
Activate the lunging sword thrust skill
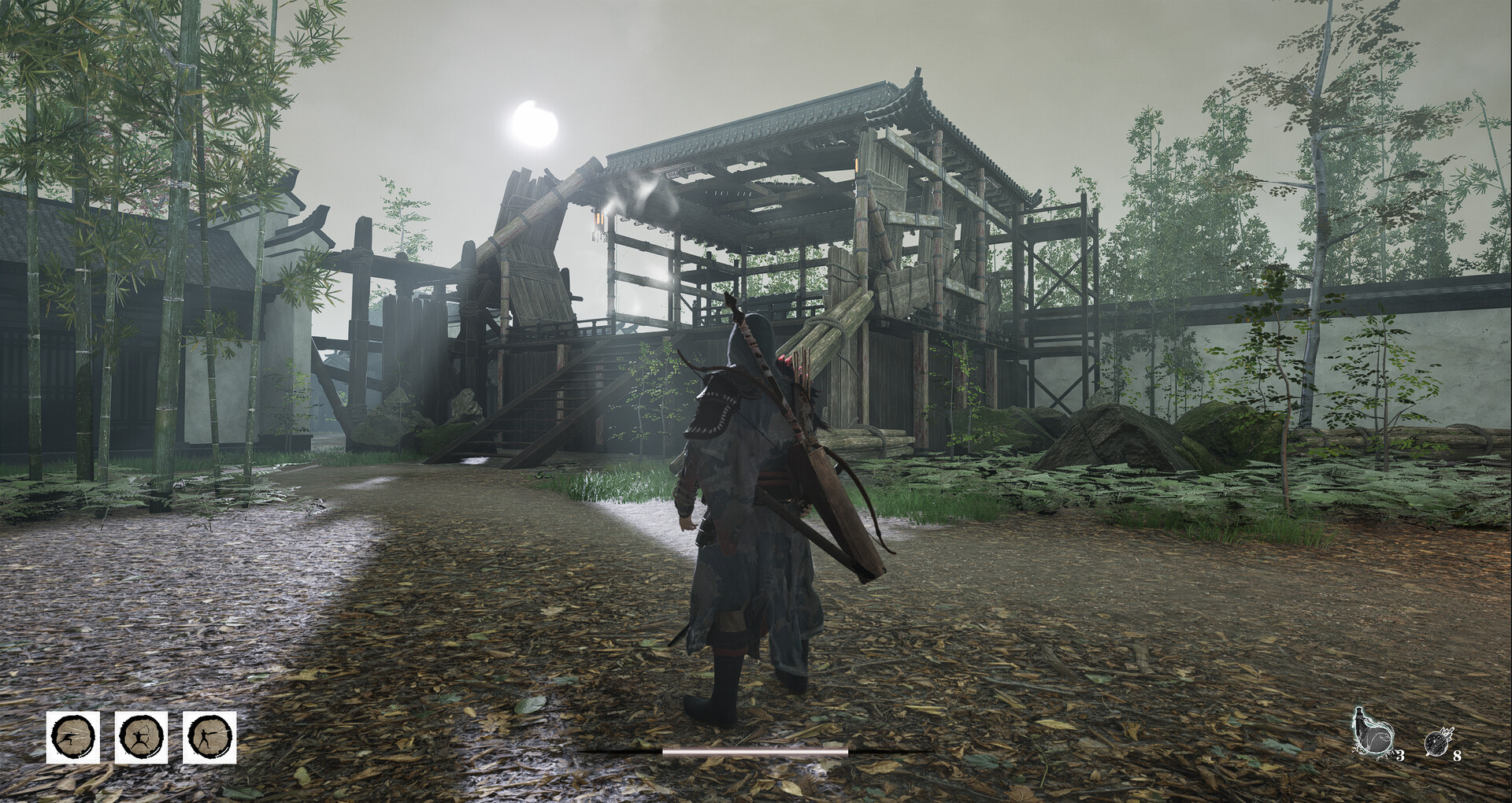tap(73, 738)
